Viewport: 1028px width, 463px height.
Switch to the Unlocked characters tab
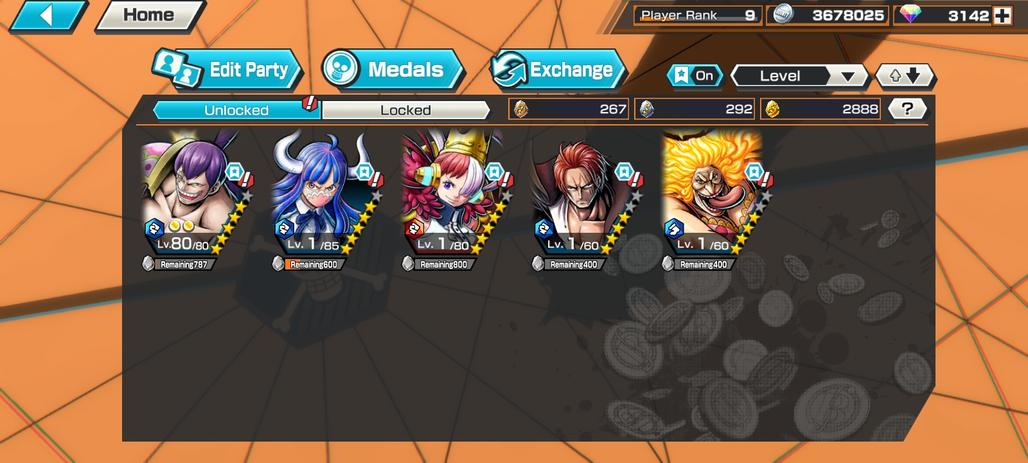click(236, 109)
